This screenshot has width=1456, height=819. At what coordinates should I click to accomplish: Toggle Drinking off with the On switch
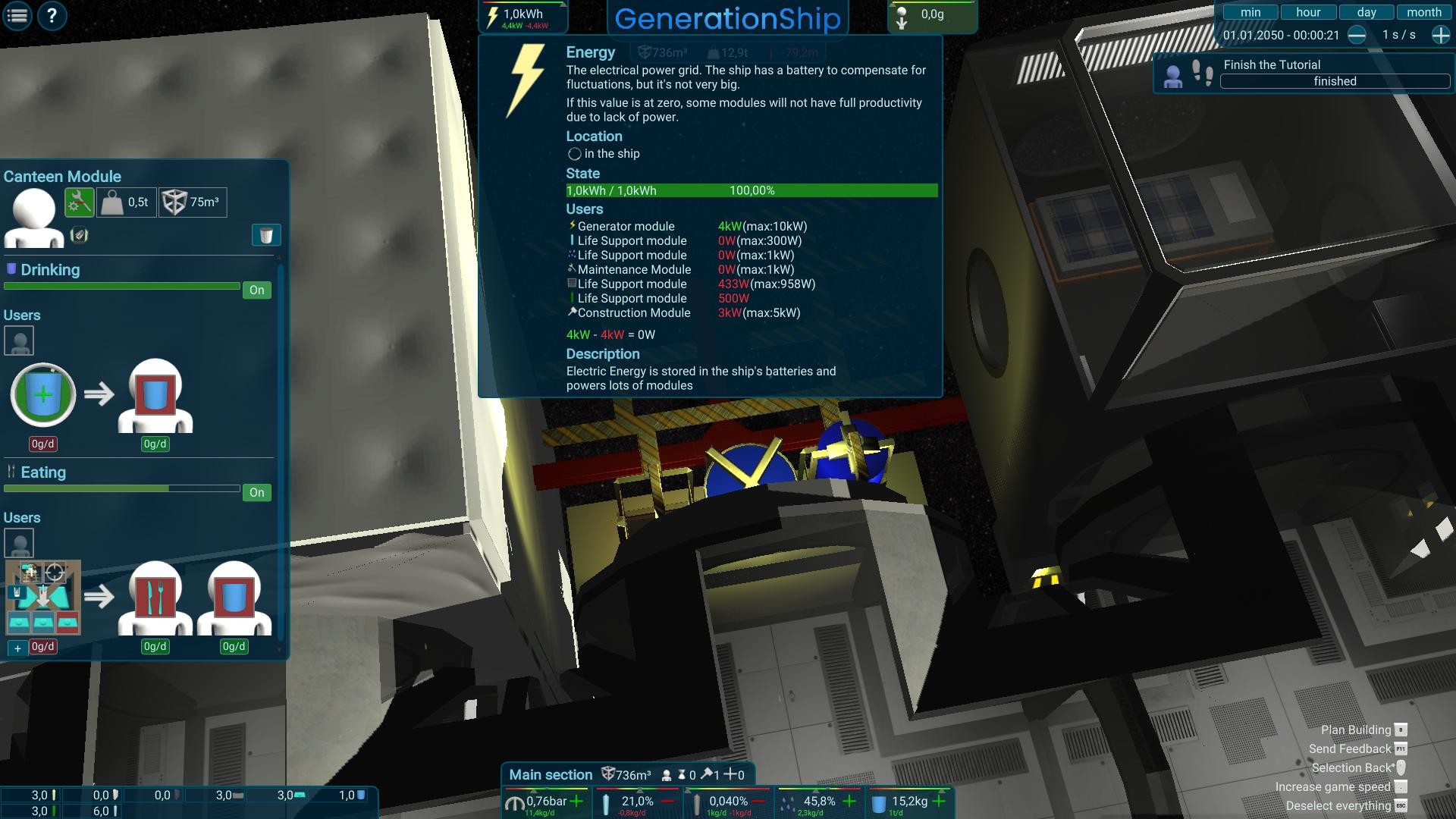(x=256, y=290)
